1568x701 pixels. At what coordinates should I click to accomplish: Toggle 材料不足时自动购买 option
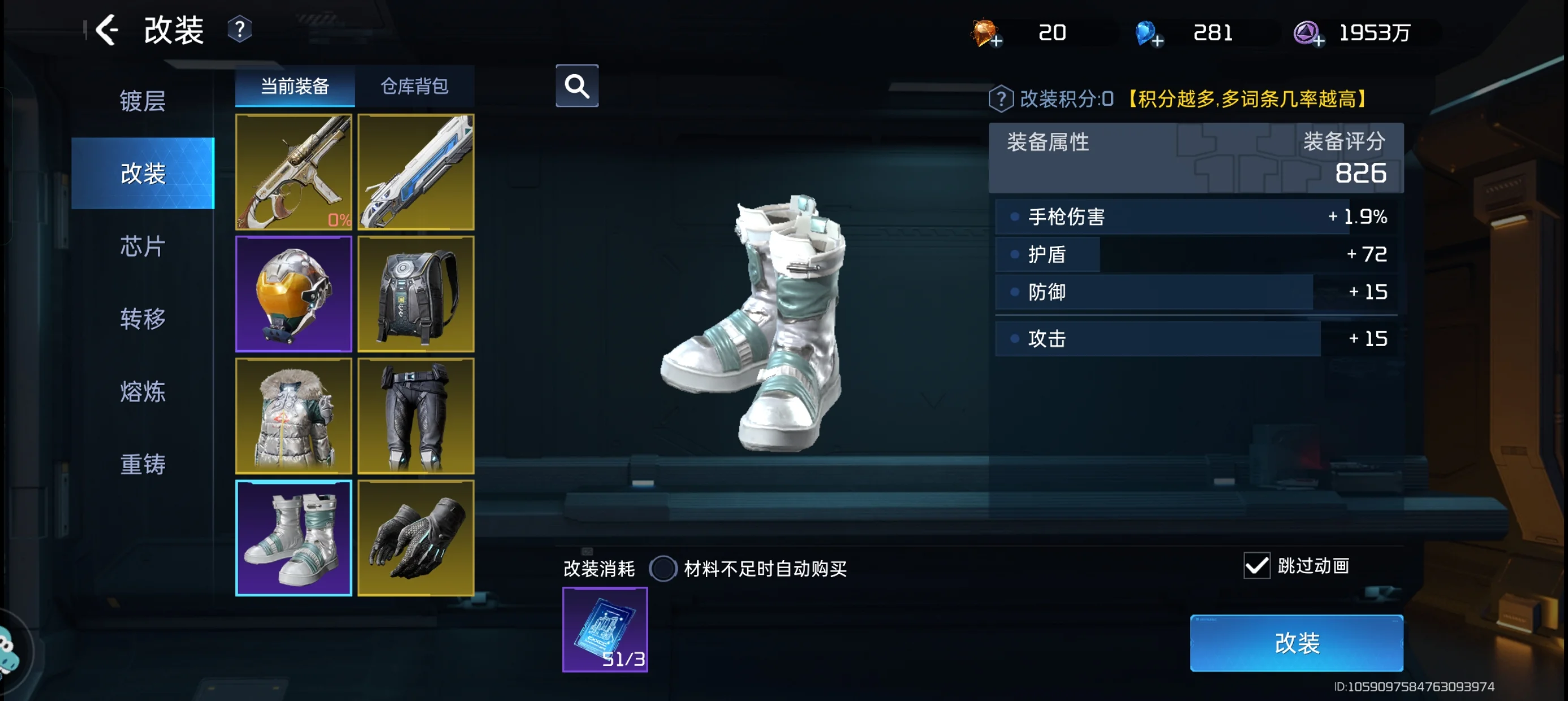[663, 568]
